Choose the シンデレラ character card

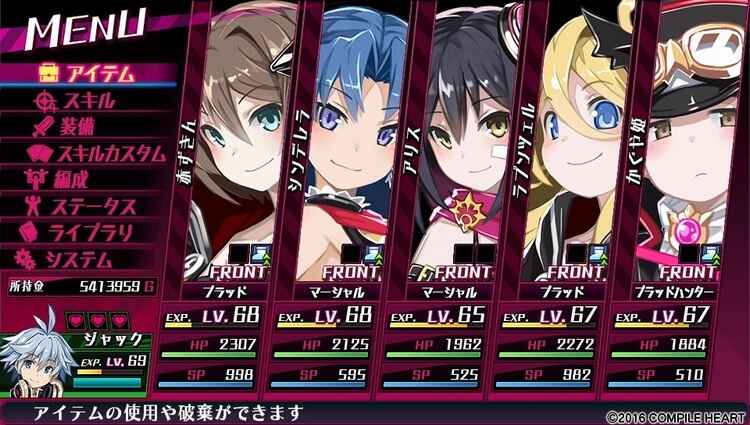point(340,200)
